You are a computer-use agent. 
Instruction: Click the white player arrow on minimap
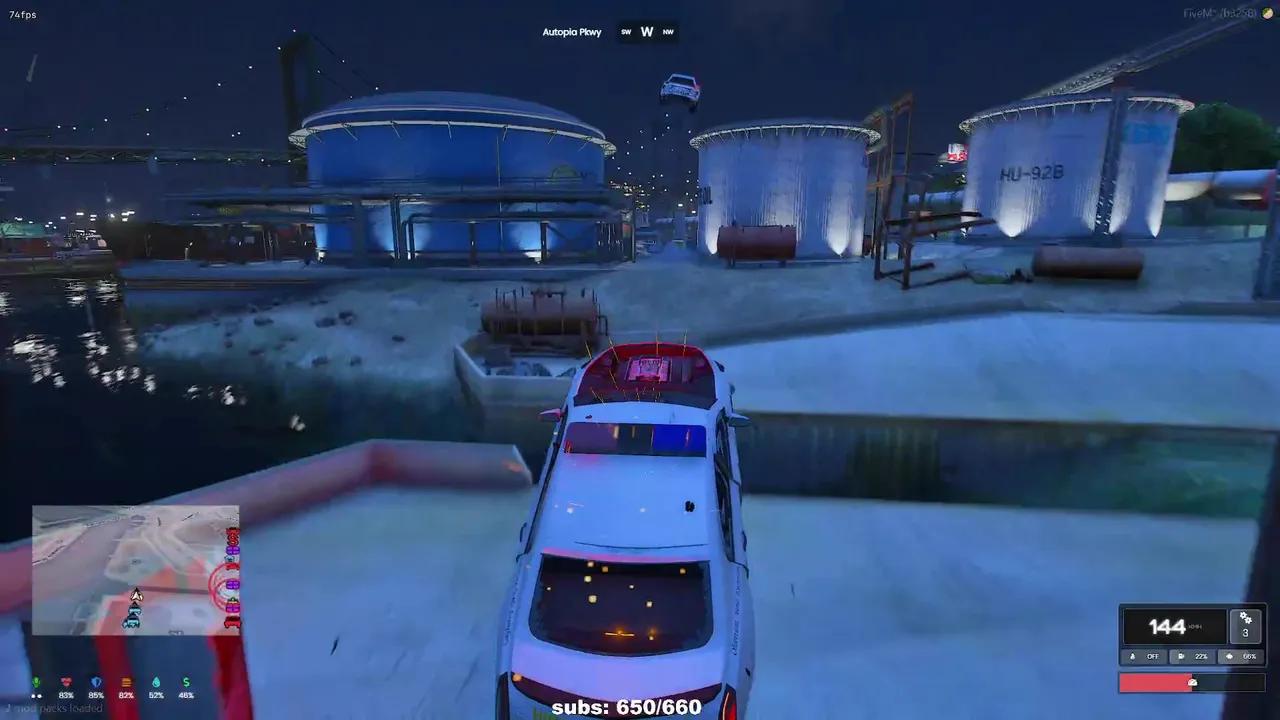pyautogui.click(x=136, y=596)
